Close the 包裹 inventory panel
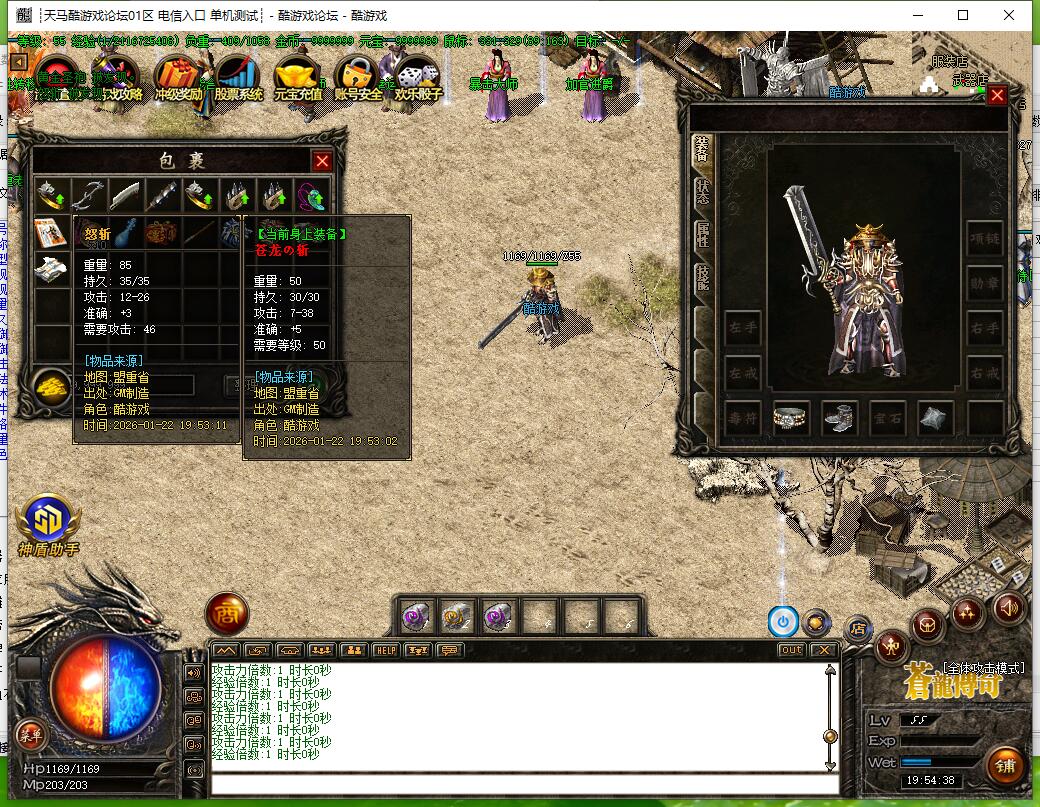The width and height of the screenshot is (1040, 807). [322, 161]
